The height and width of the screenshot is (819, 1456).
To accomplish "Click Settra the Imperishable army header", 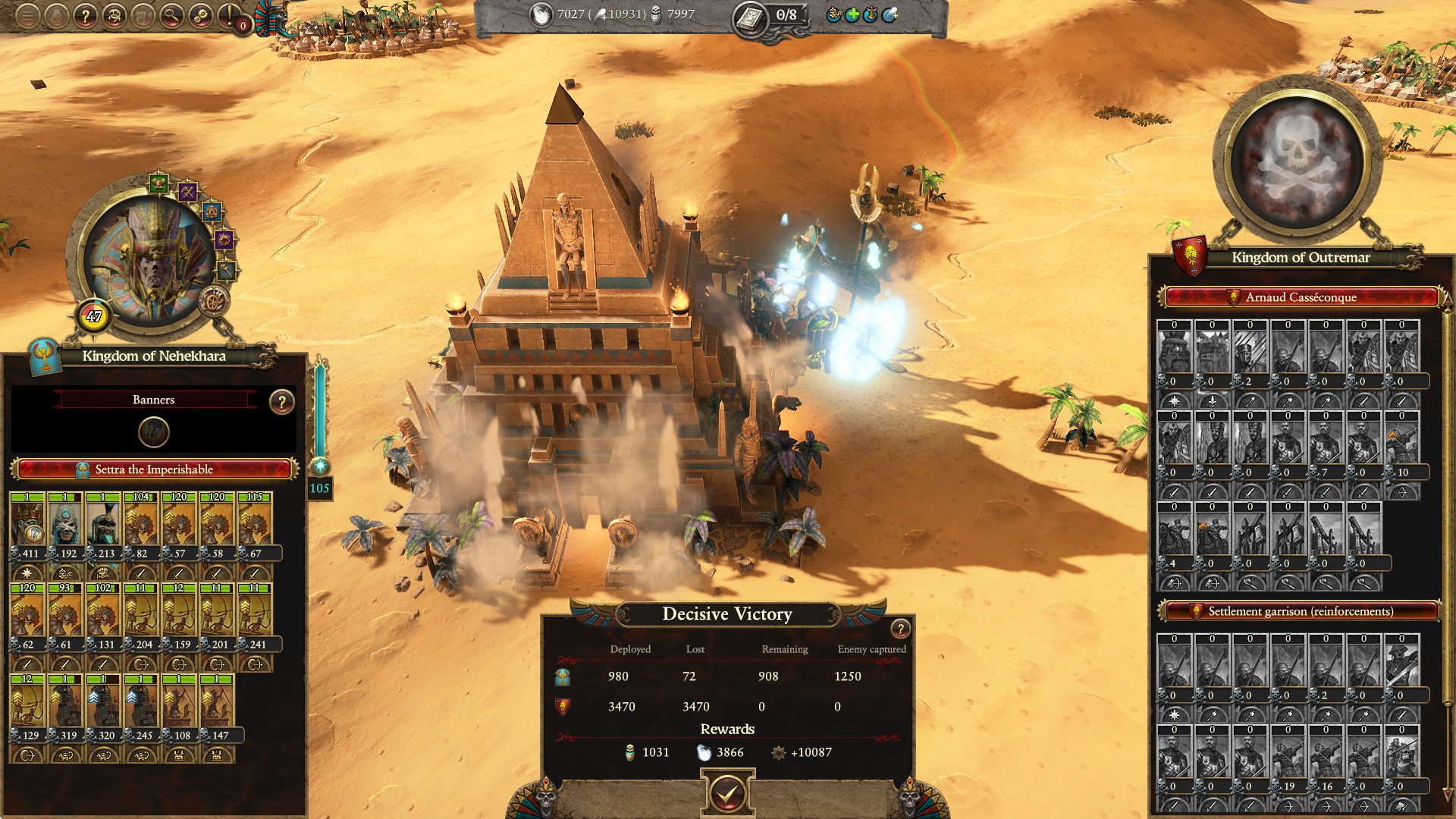I will [x=154, y=469].
